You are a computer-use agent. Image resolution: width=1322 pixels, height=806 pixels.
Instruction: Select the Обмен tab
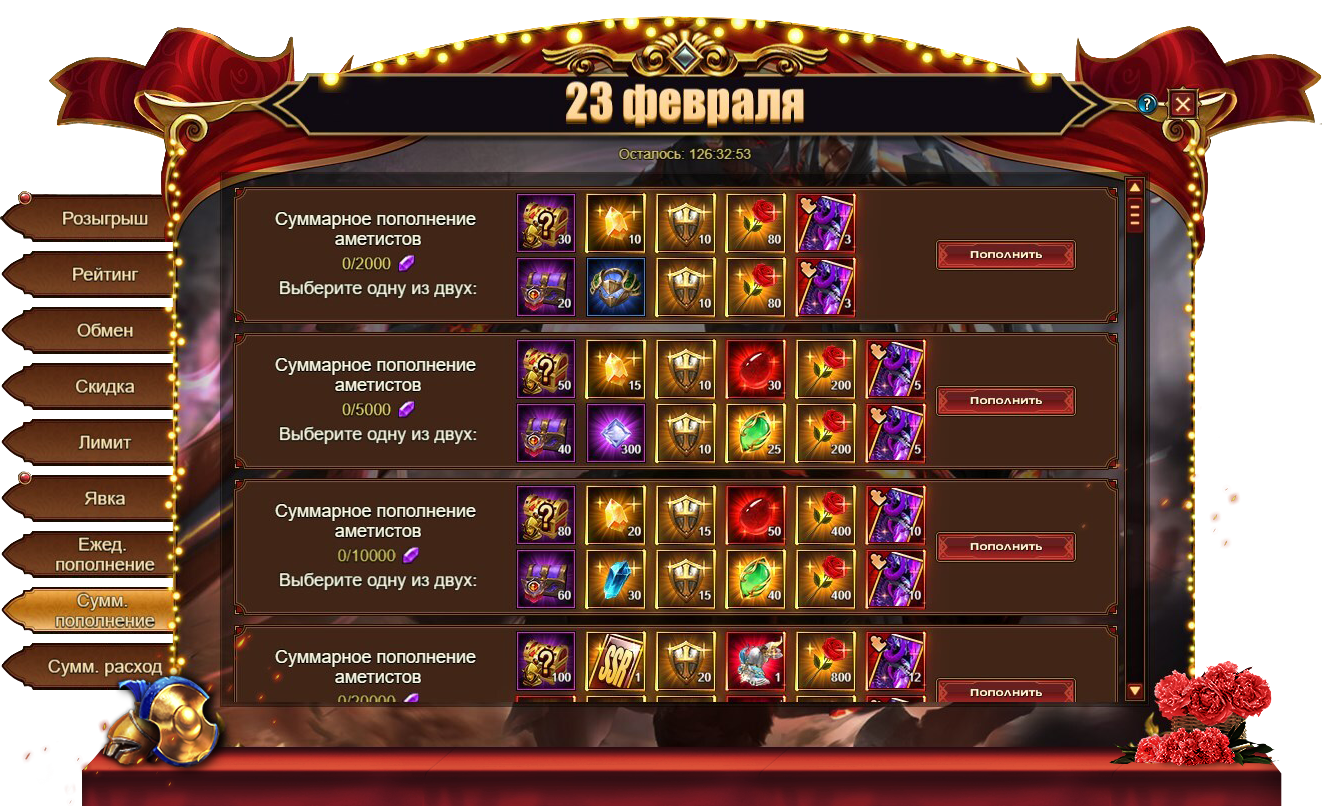point(104,330)
